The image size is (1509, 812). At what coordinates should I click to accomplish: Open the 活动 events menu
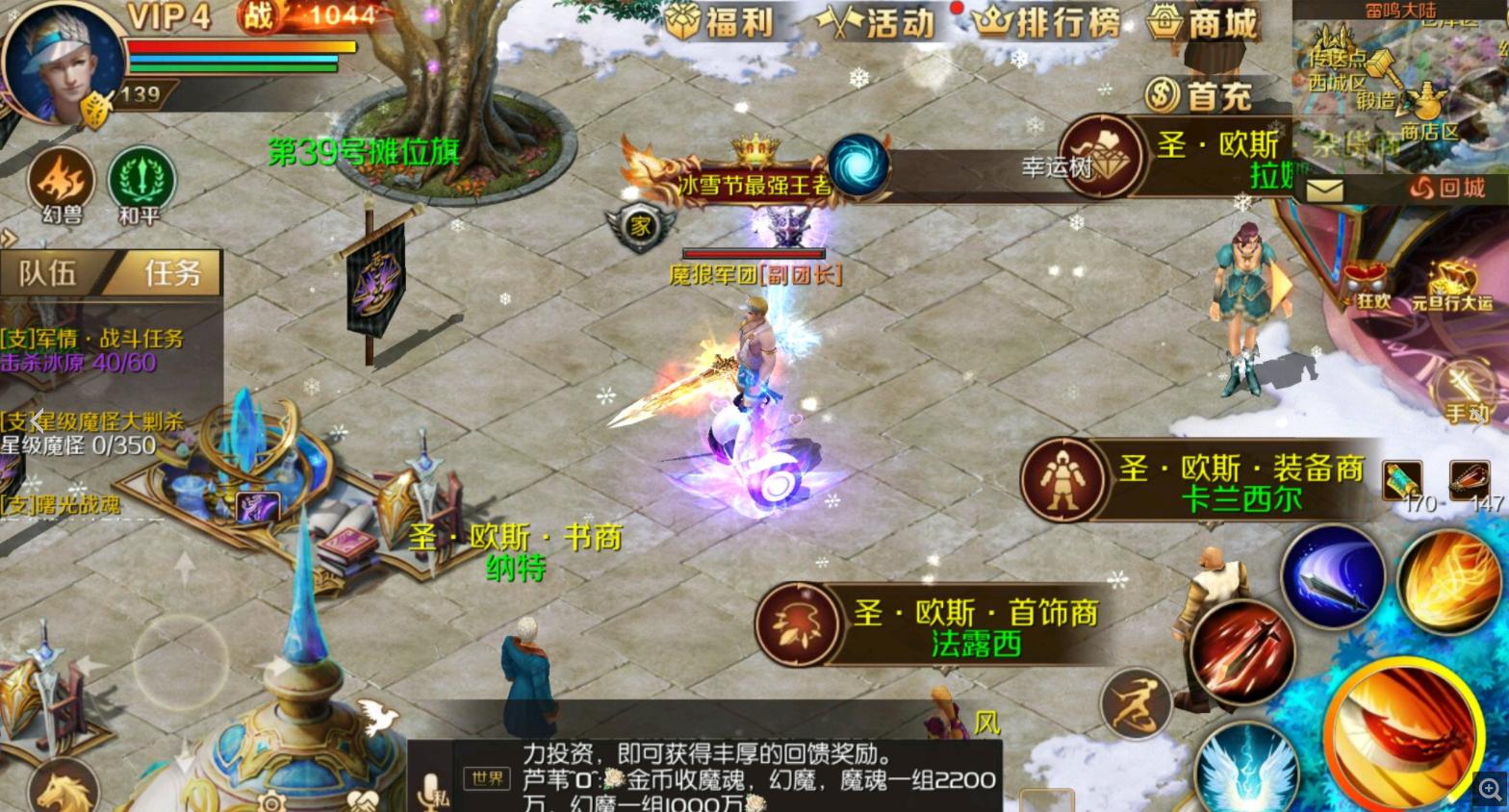pyautogui.click(x=876, y=21)
